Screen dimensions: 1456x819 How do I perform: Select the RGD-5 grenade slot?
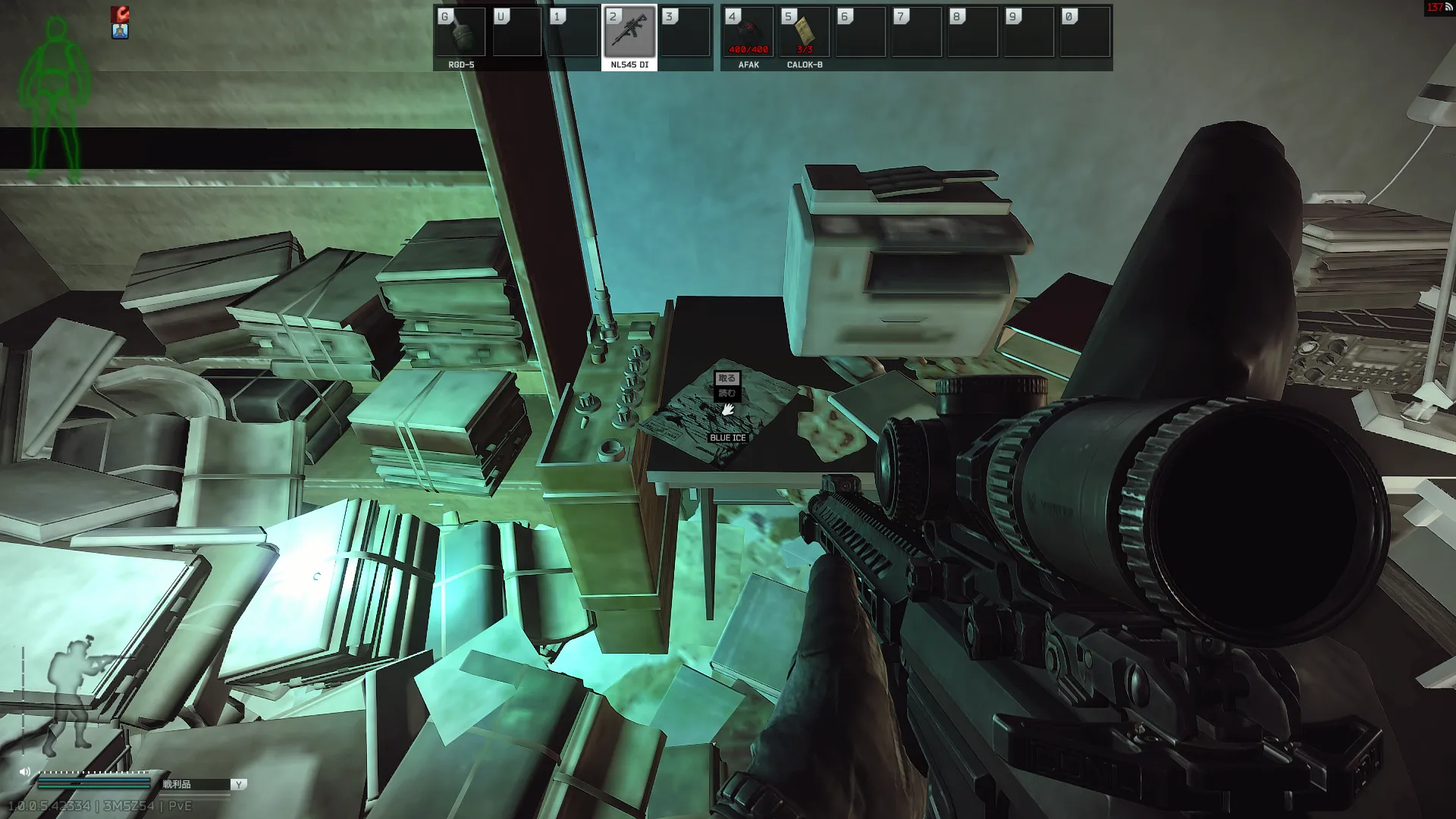[x=460, y=33]
